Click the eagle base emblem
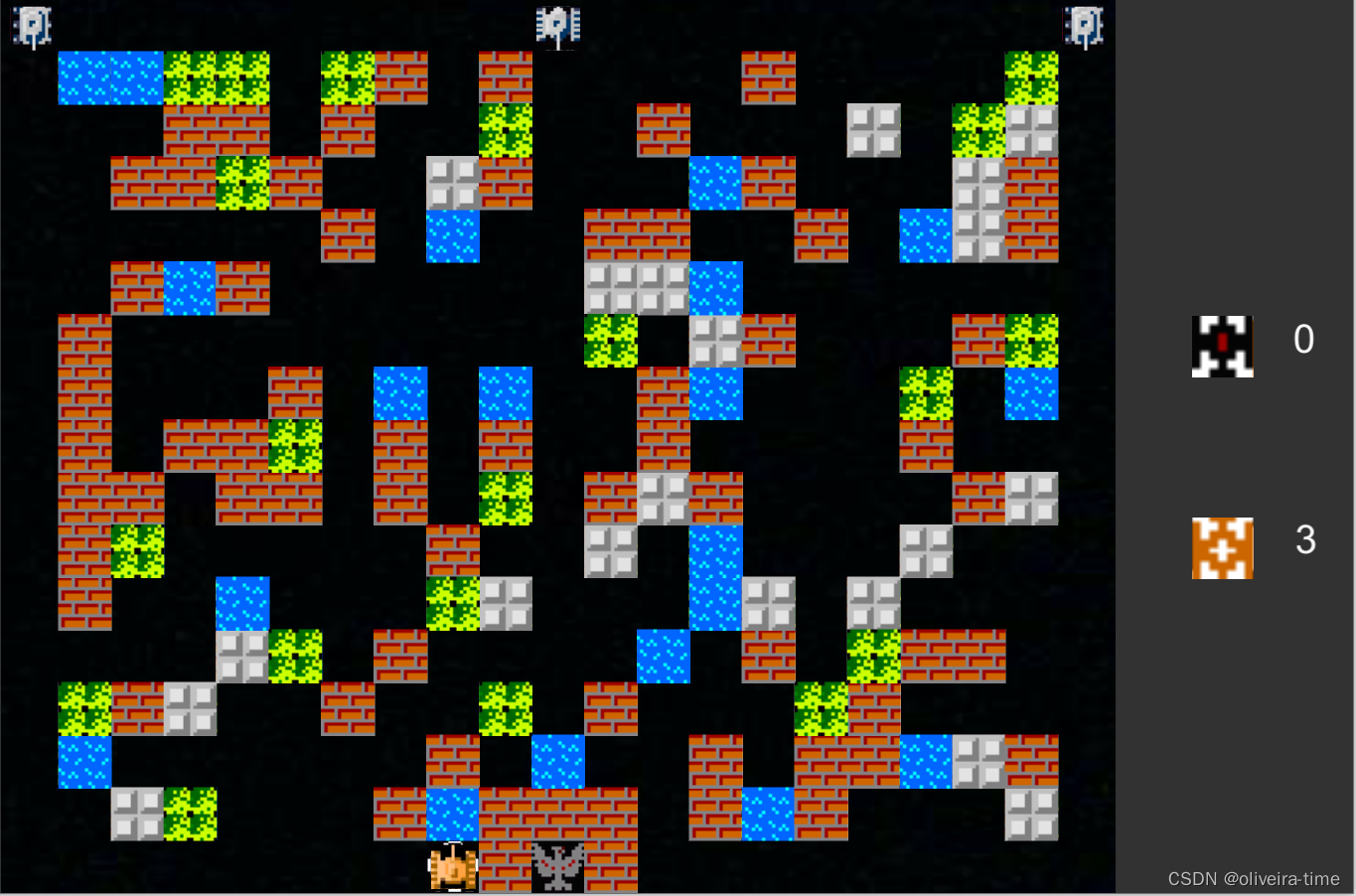Image resolution: width=1356 pixels, height=896 pixels. click(557, 868)
